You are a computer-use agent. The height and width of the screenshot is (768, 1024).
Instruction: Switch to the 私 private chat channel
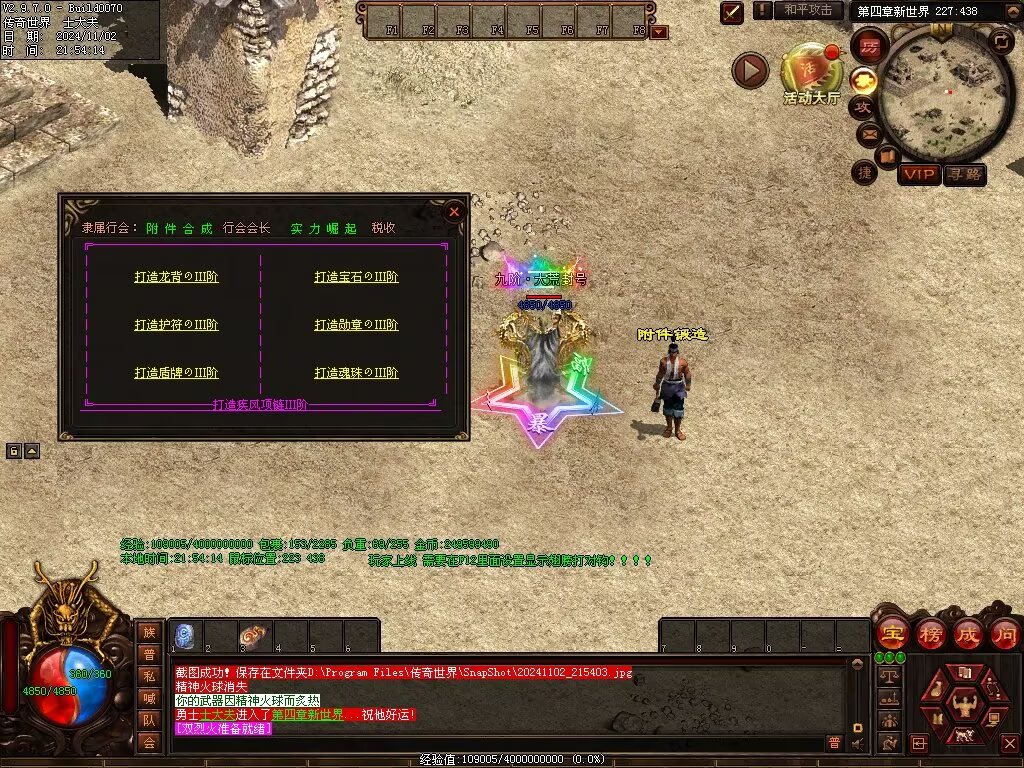[149, 675]
